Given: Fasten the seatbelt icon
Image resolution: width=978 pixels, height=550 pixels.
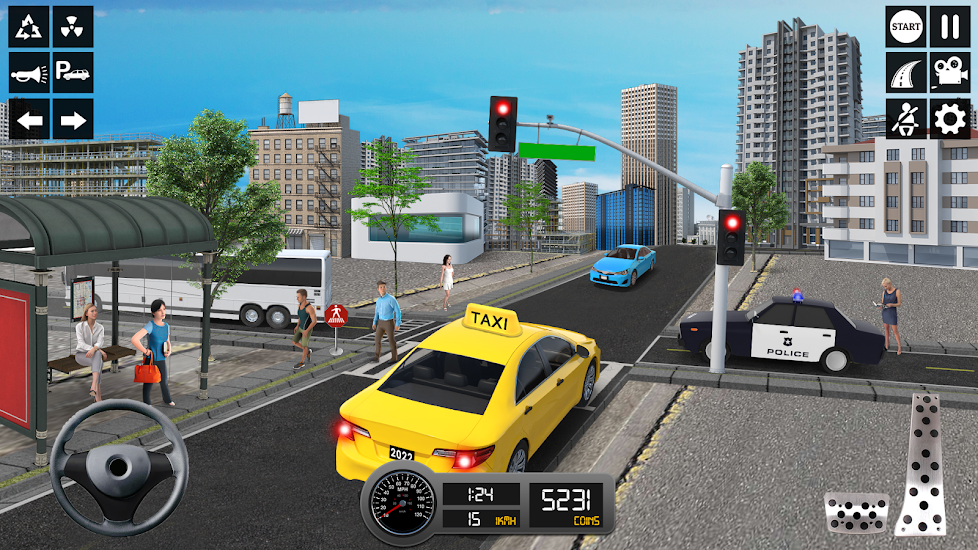Looking at the screenshot, I should point(905,118).
